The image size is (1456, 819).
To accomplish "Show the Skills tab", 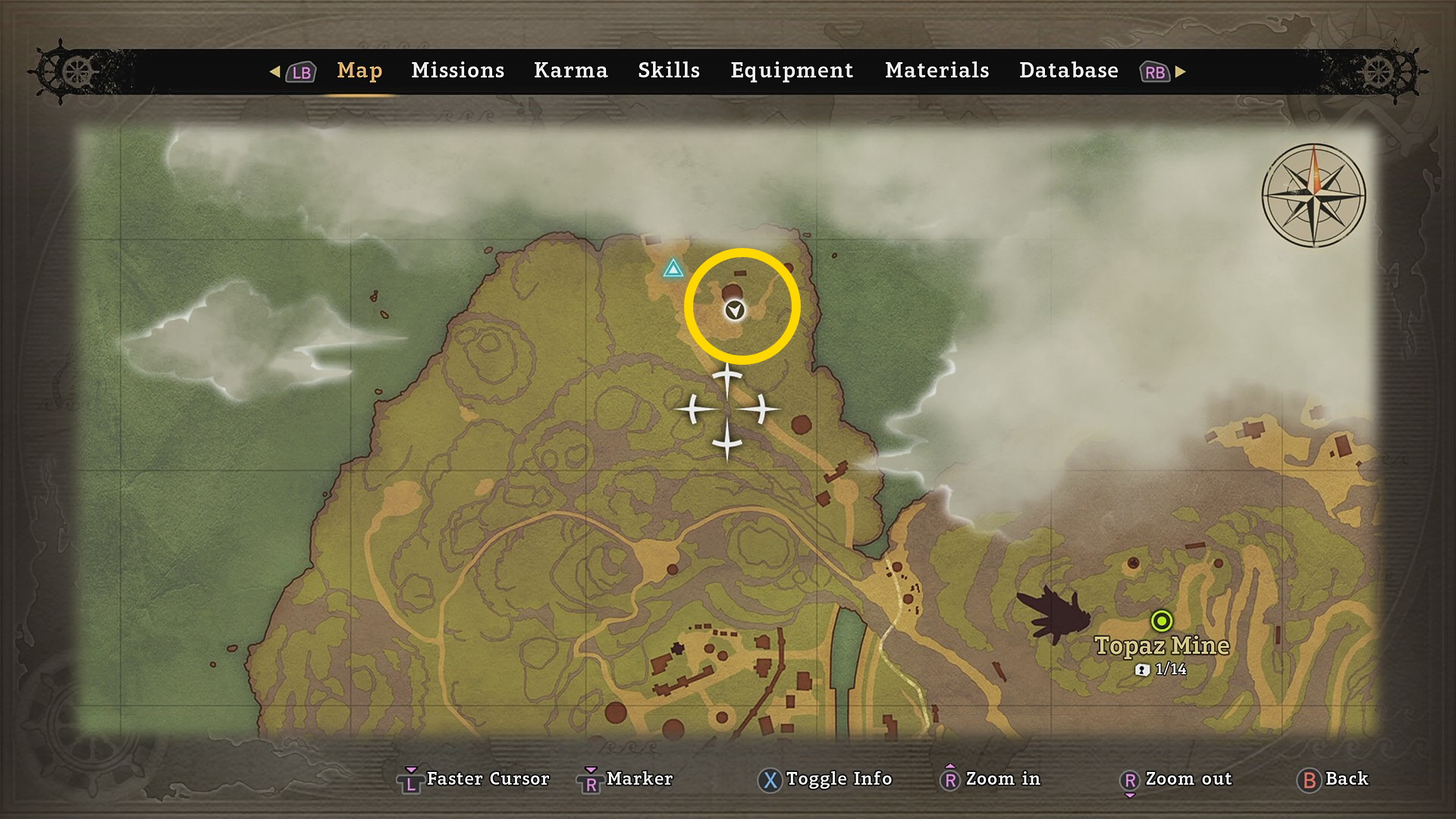I will [x=668, y=71].
